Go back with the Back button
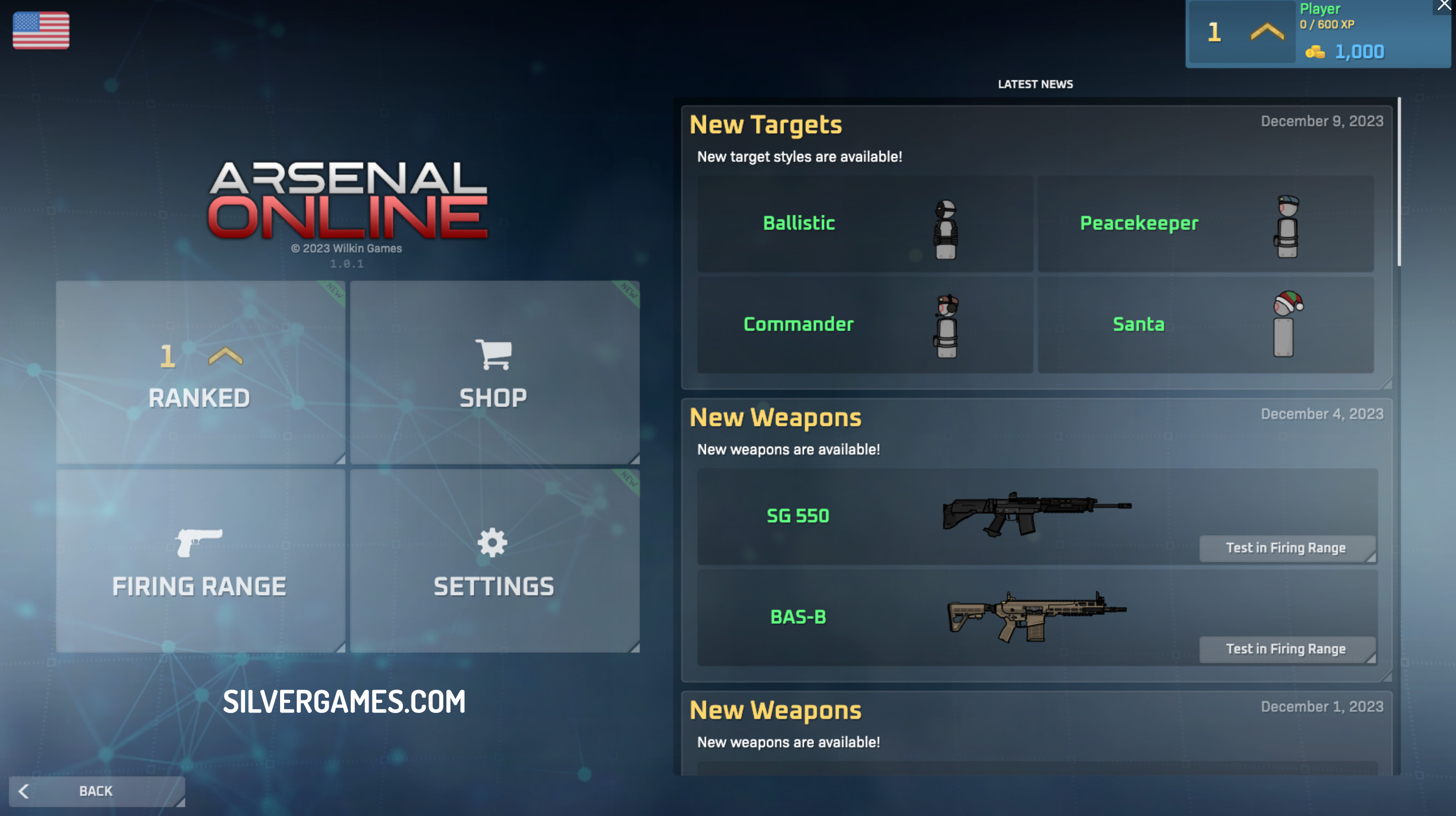The height and width of the screenshot is (816, 1456). click(x=97, y=791)
